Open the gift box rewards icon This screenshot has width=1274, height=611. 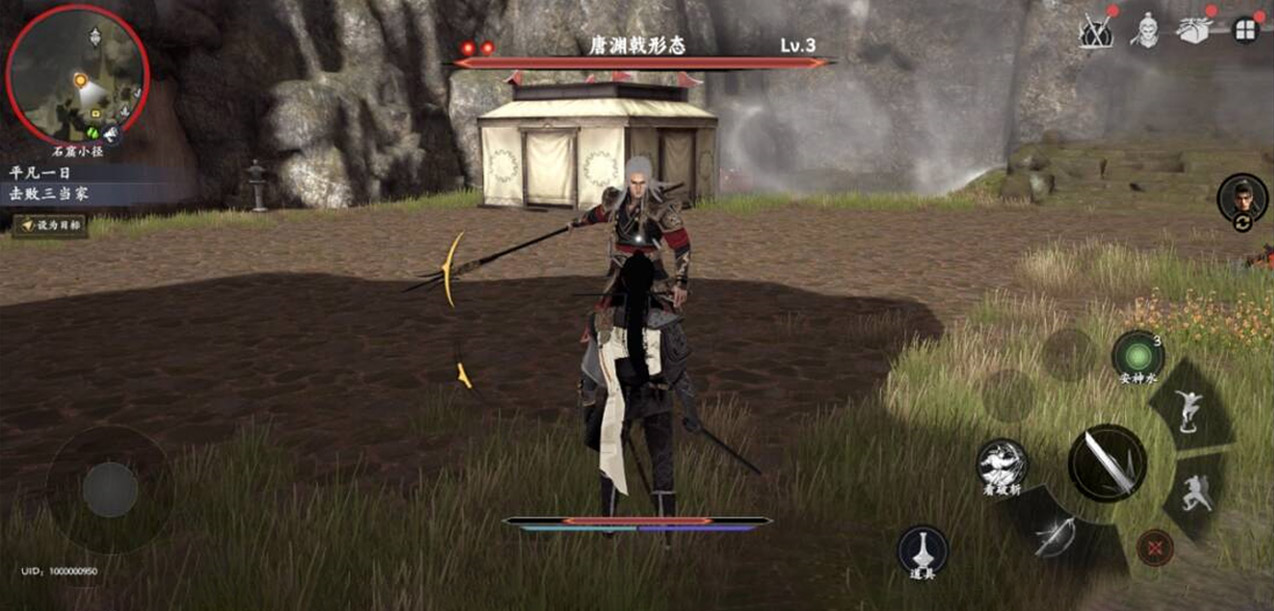(x=1194, y=31)
